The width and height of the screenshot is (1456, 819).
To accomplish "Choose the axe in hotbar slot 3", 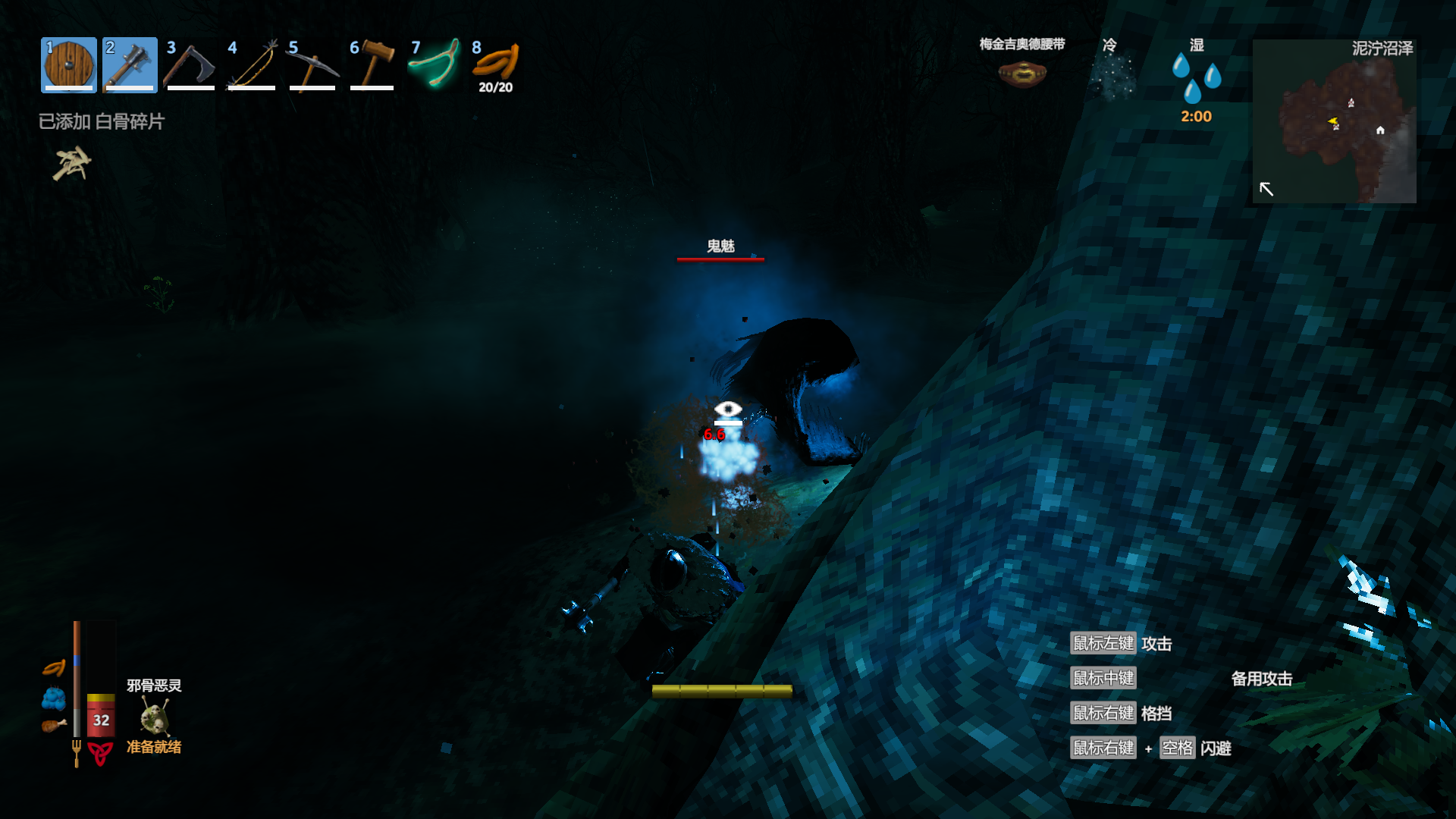I will [190, 65].
